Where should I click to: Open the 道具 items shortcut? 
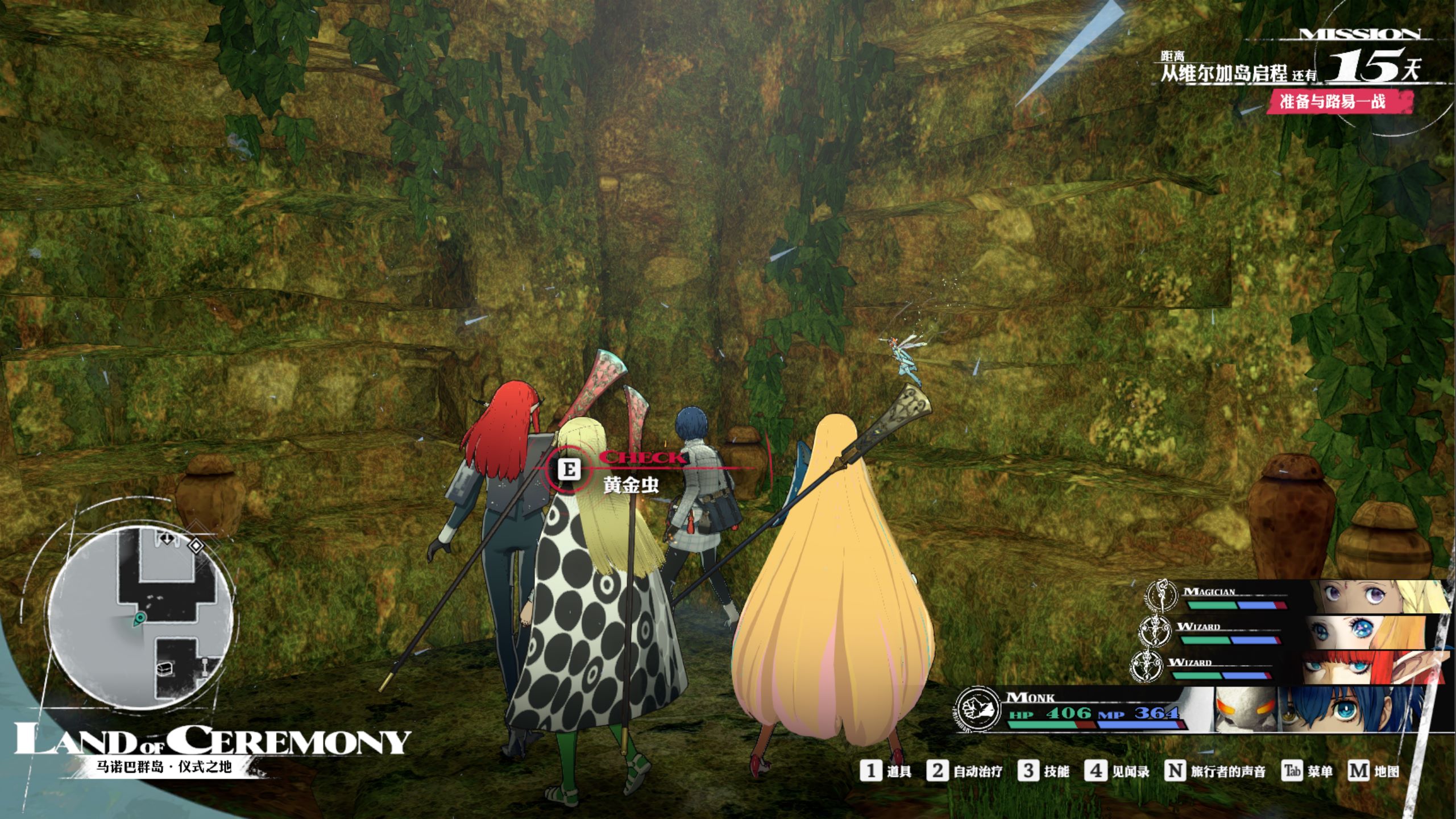click(886, 771)
